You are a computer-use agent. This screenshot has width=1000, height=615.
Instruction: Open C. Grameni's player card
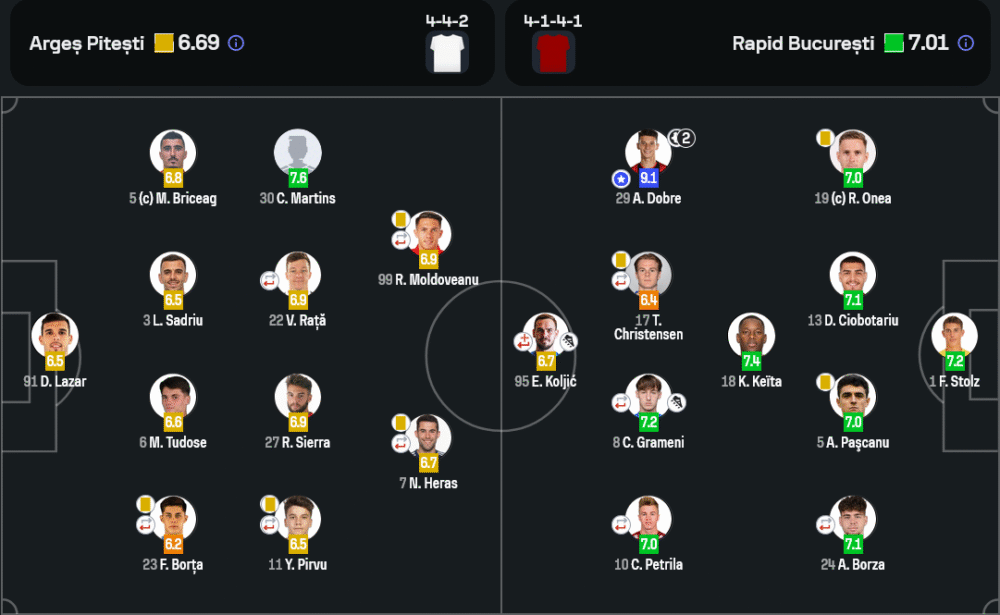click(648, 398)
